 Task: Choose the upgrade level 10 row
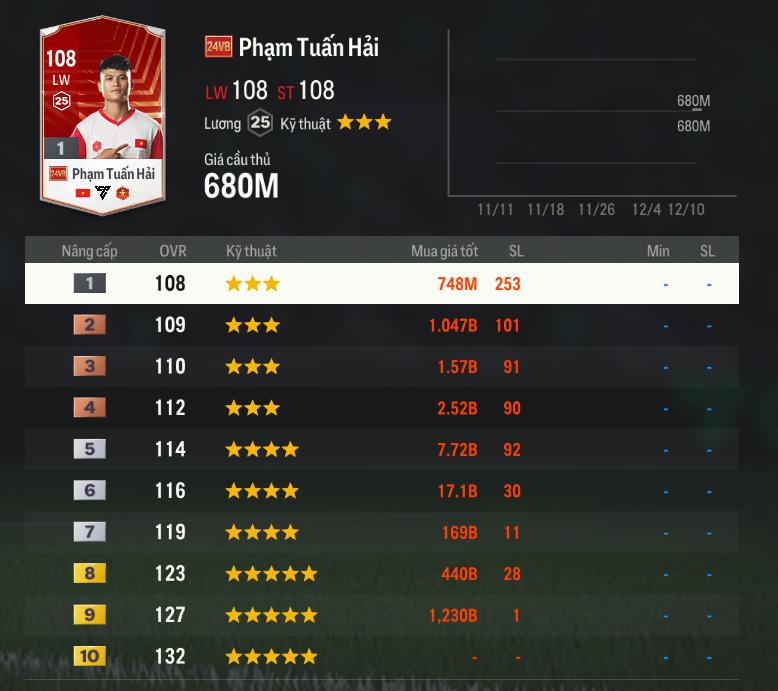[381, 657]
